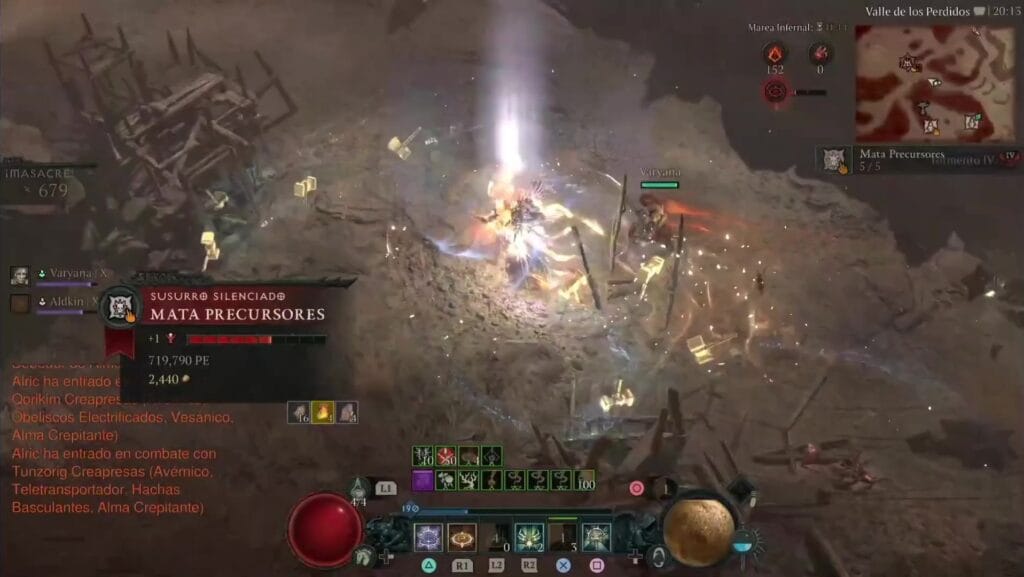
Task: Click the purple square buff icon
Action: point(422,480)
